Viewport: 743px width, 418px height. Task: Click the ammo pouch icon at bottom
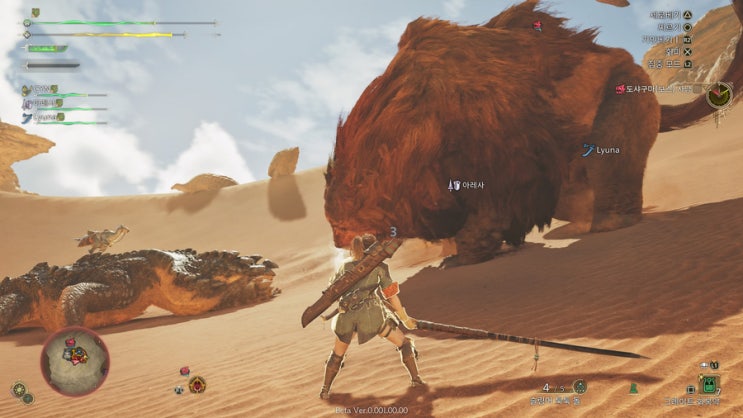pos(579,386)
